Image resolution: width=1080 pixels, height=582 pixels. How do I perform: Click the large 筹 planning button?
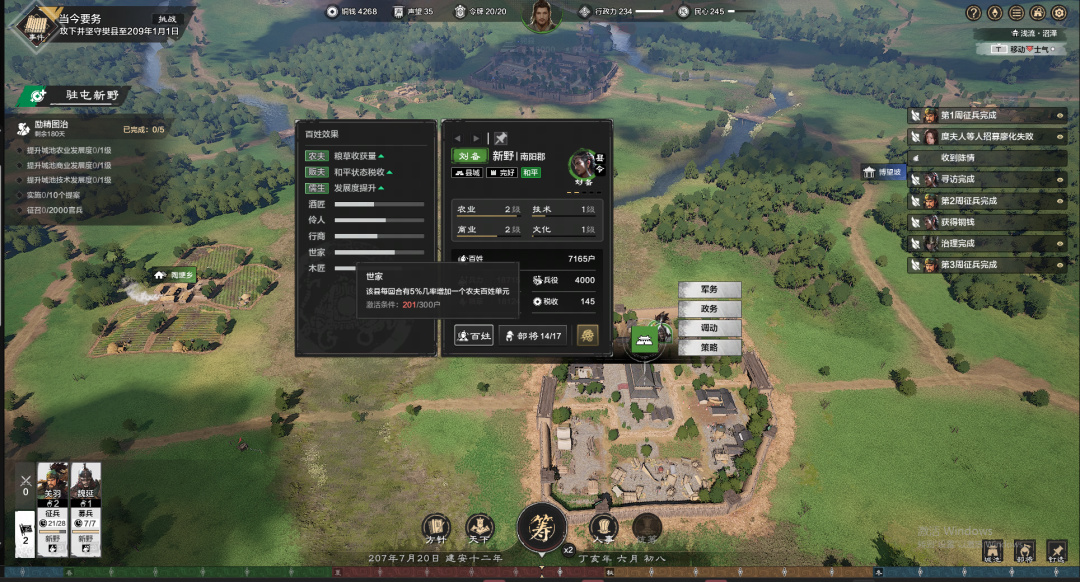[542, 527]
